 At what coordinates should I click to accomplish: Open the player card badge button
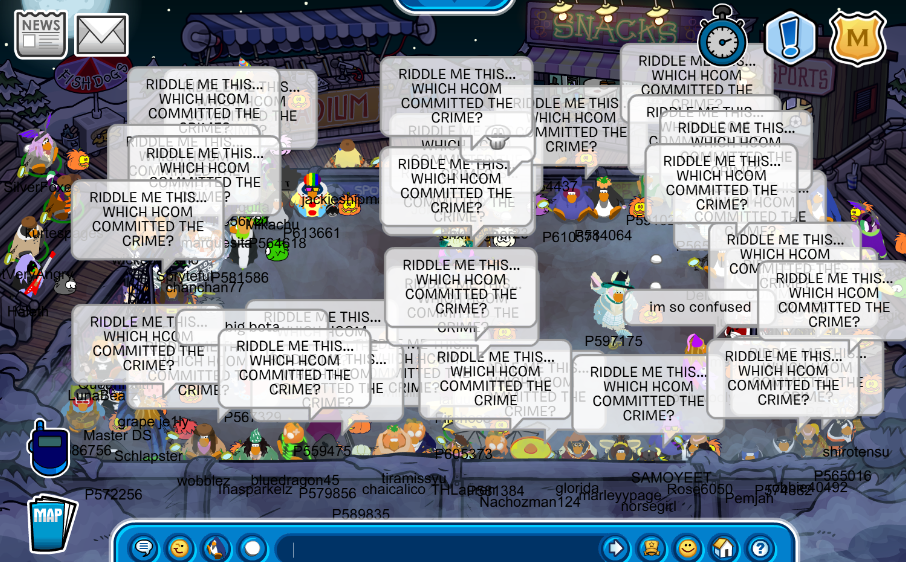tap(651, 548)
